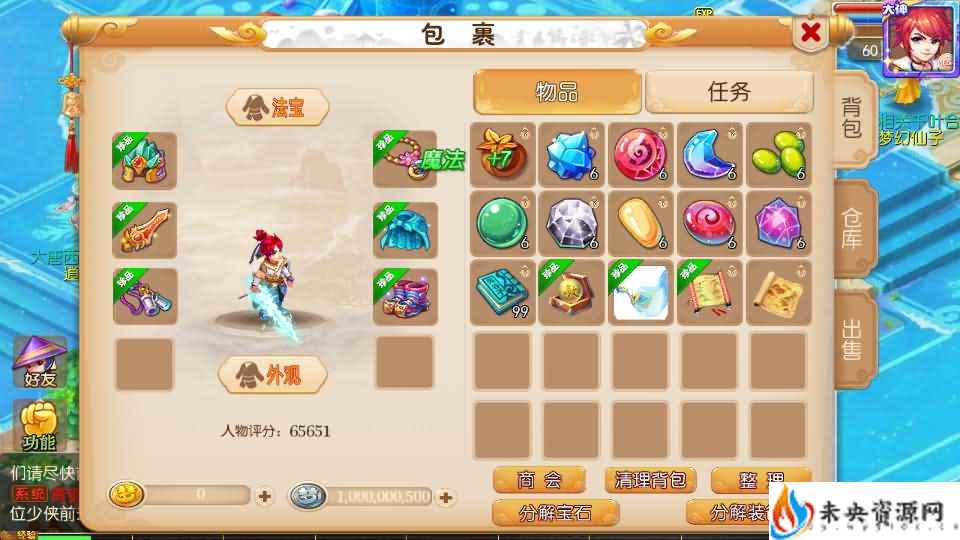Tap the 商会 trade guild button
Image resolution: width=960 pixels, height=540 pixels.
[x=539, y=481]
